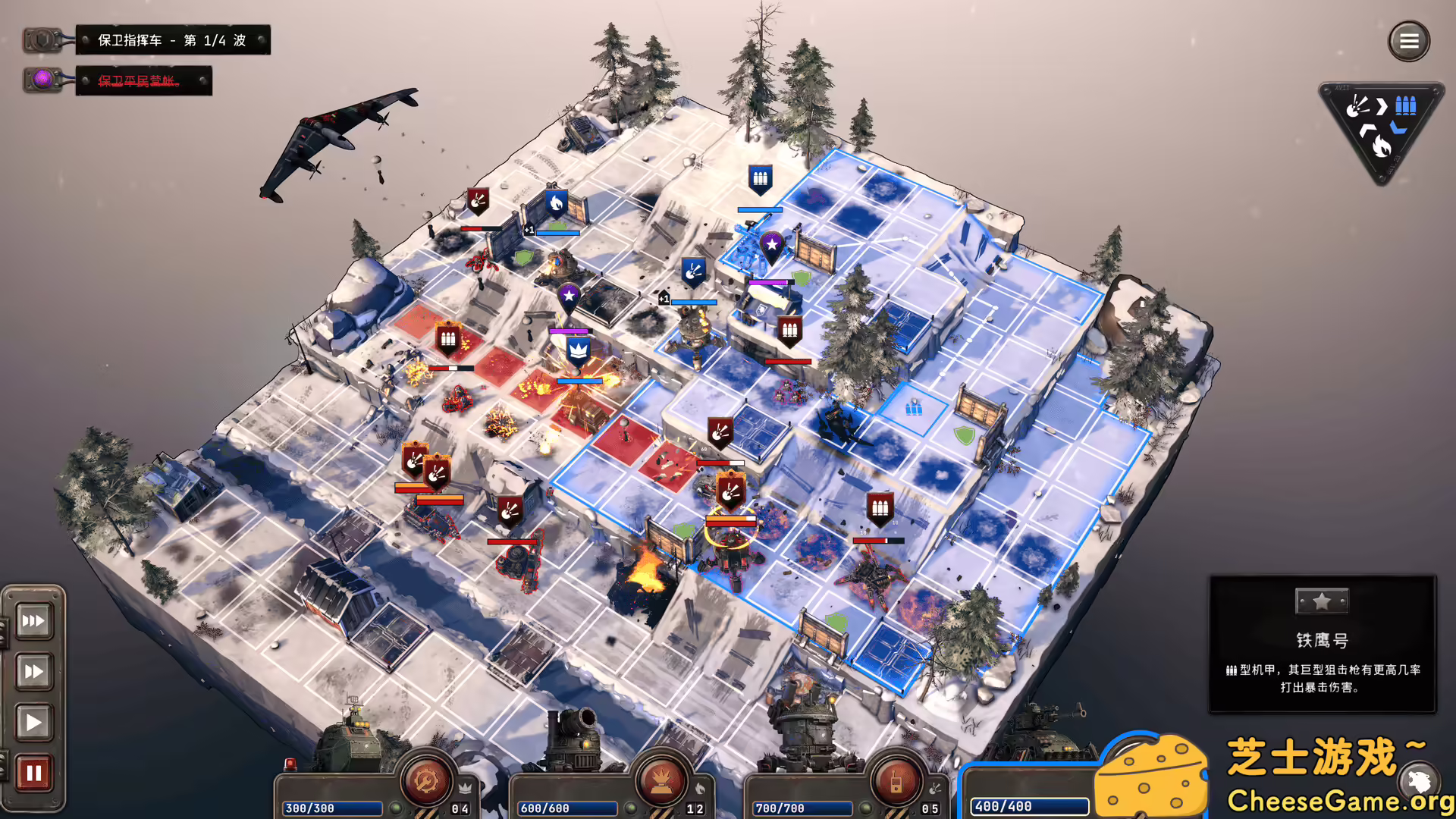Set game speed to triple fast-forward

point(33,621)
